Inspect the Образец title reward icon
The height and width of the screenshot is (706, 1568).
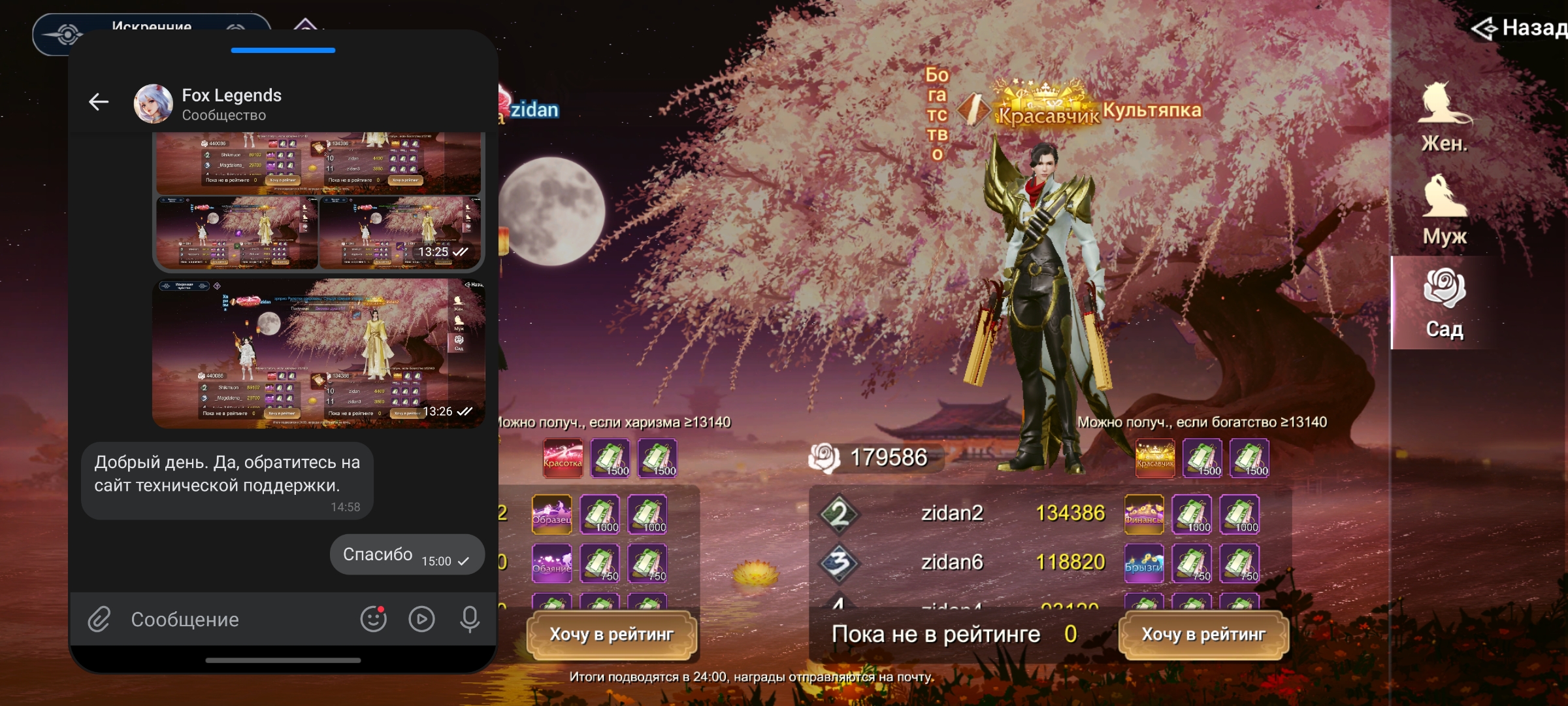click(x=551, y=514)
